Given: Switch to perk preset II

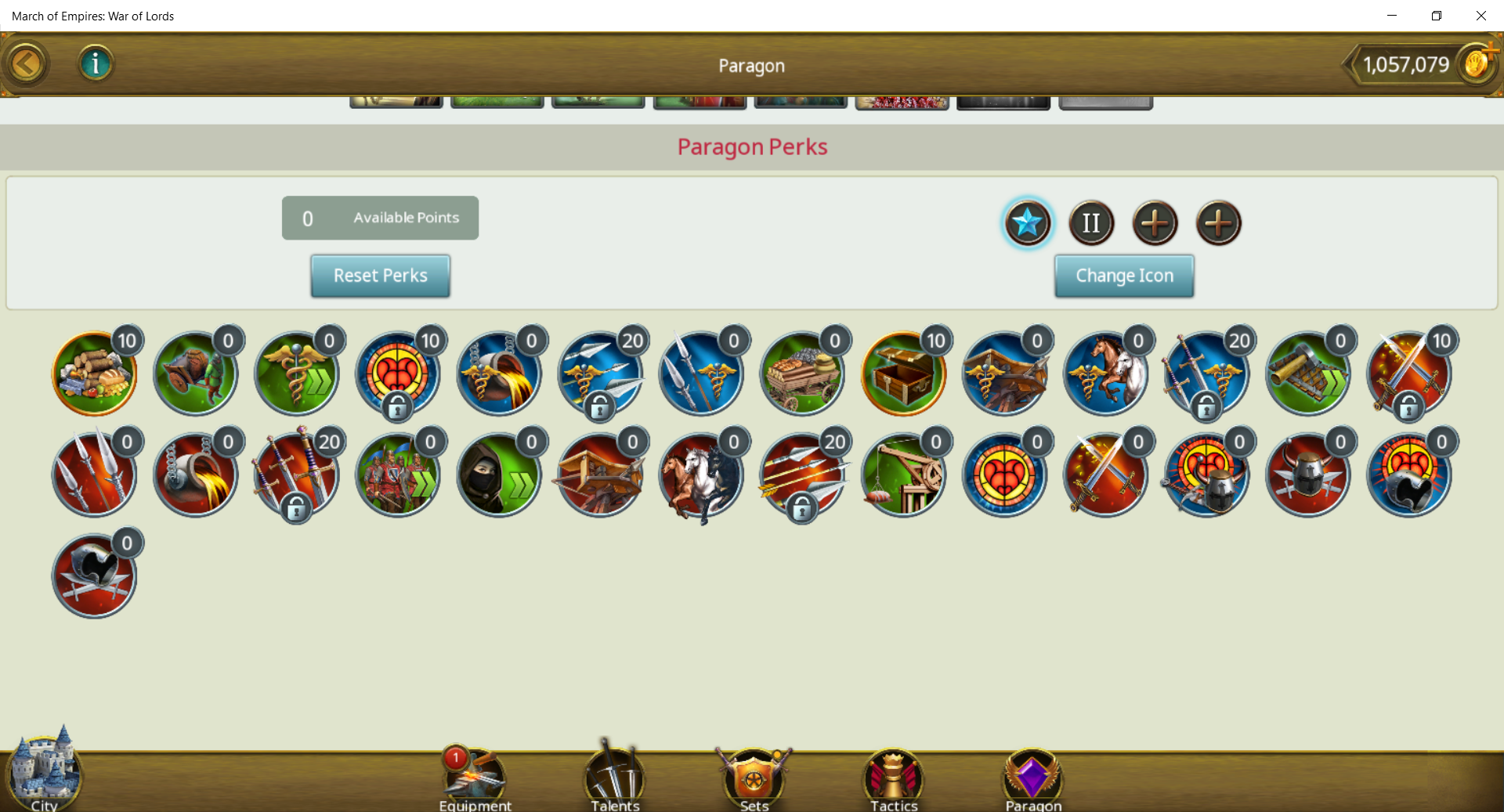Looking at the screenshot, I should coord(1091,223).
